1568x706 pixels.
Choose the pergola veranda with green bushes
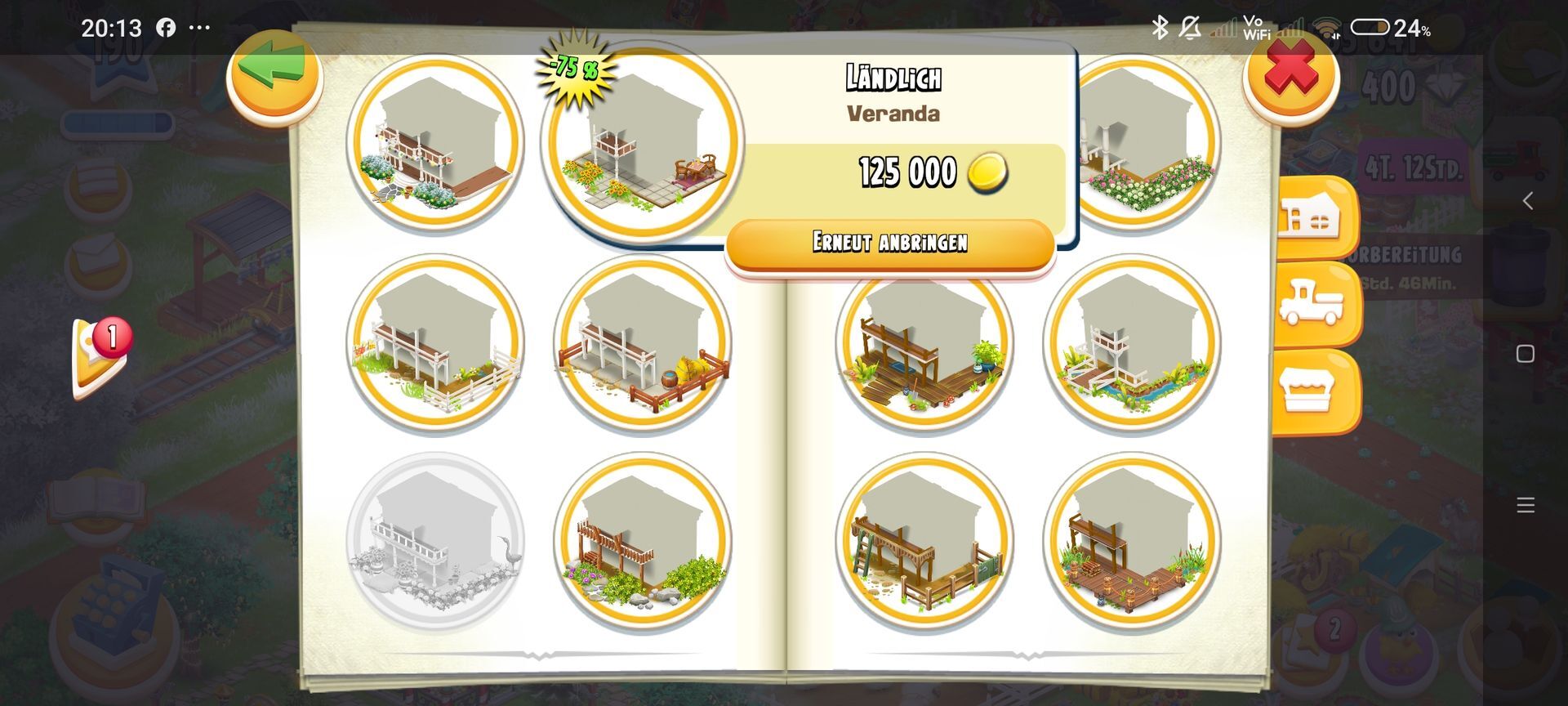(643, 541)
